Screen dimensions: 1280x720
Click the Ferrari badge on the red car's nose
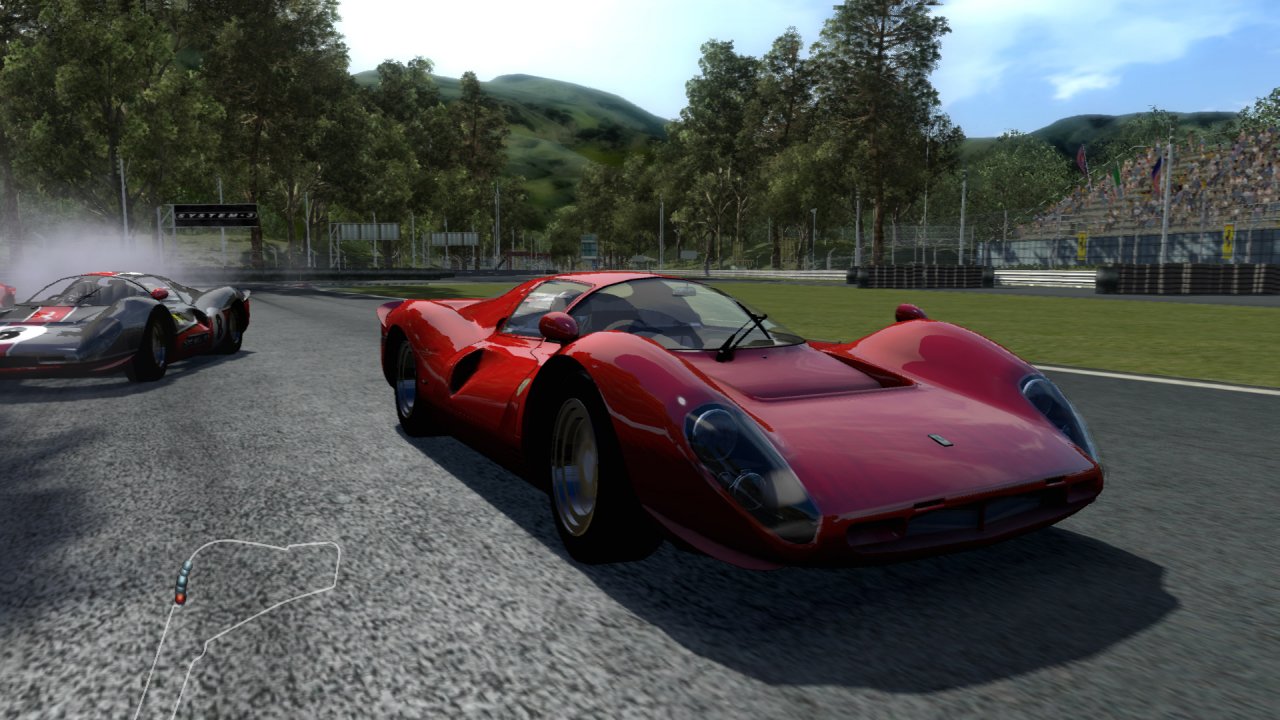coord(940,440)
